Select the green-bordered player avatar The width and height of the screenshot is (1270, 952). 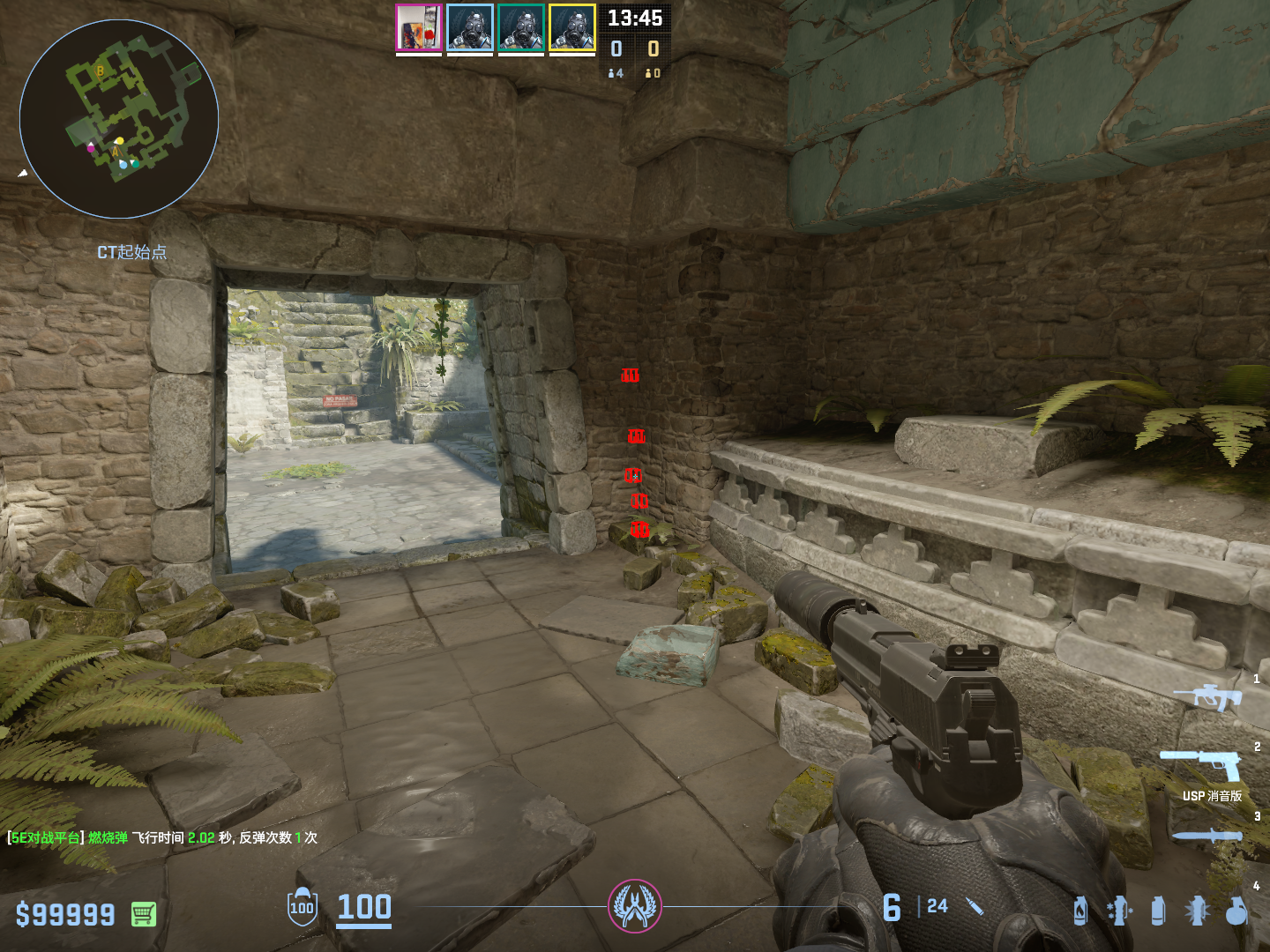click(521, 28)
